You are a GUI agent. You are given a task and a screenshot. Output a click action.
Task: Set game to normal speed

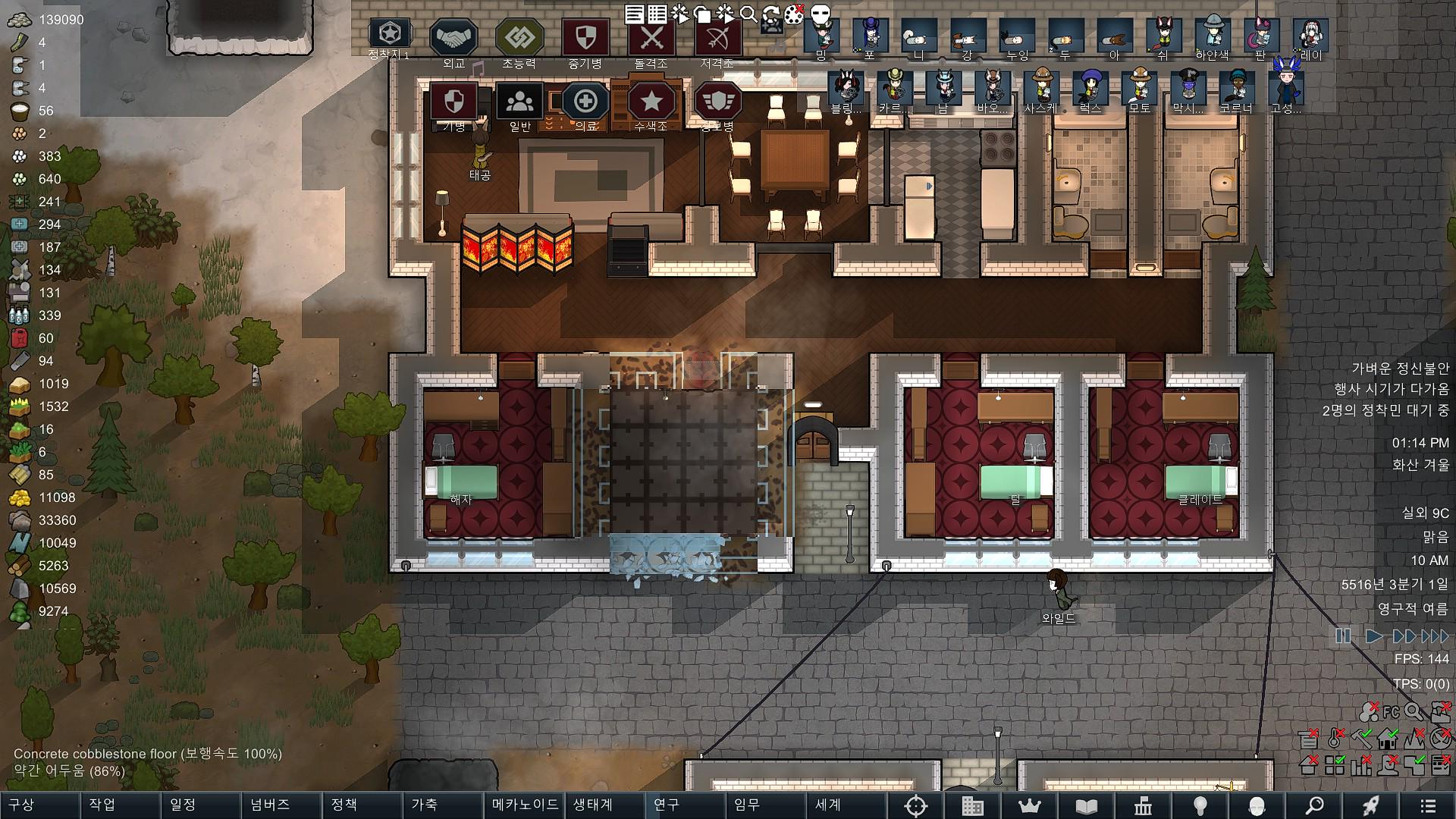(x=1373, y=636)
